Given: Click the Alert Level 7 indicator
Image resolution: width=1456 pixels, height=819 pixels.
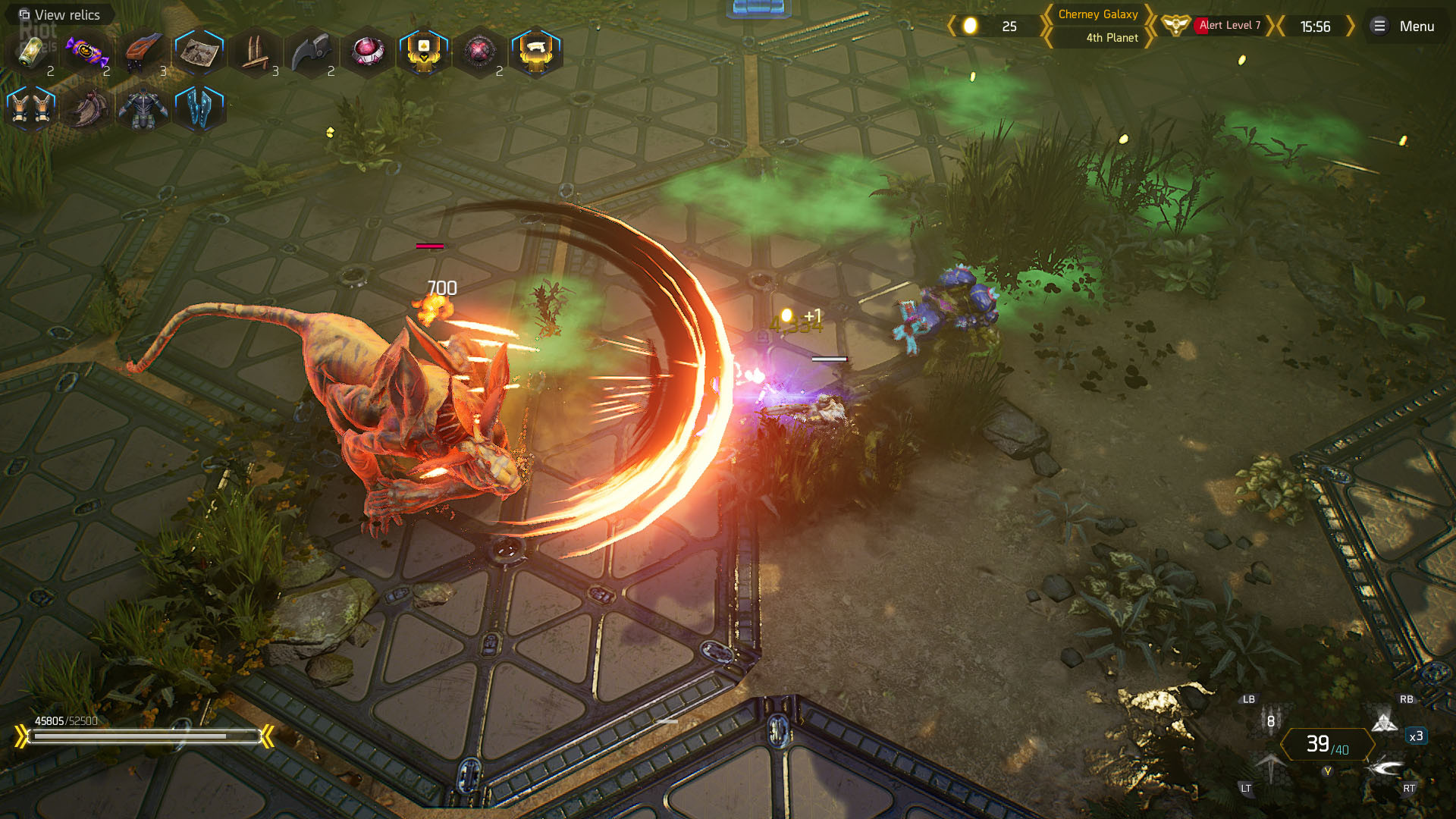Looking at the screenshot, I should [1228, 26].
